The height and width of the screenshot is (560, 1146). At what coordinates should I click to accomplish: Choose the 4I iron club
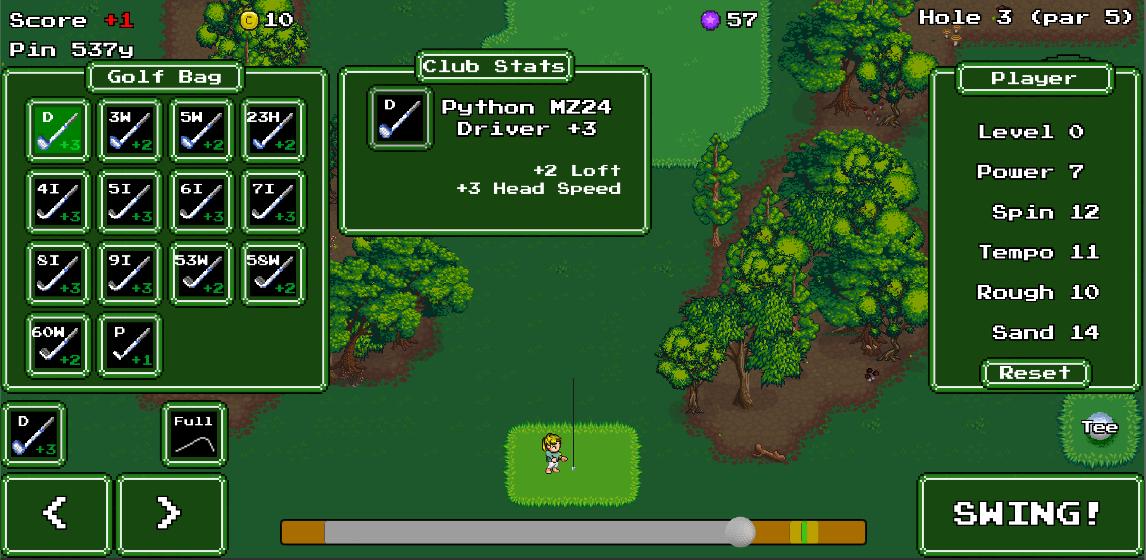[x=57, y=202]
